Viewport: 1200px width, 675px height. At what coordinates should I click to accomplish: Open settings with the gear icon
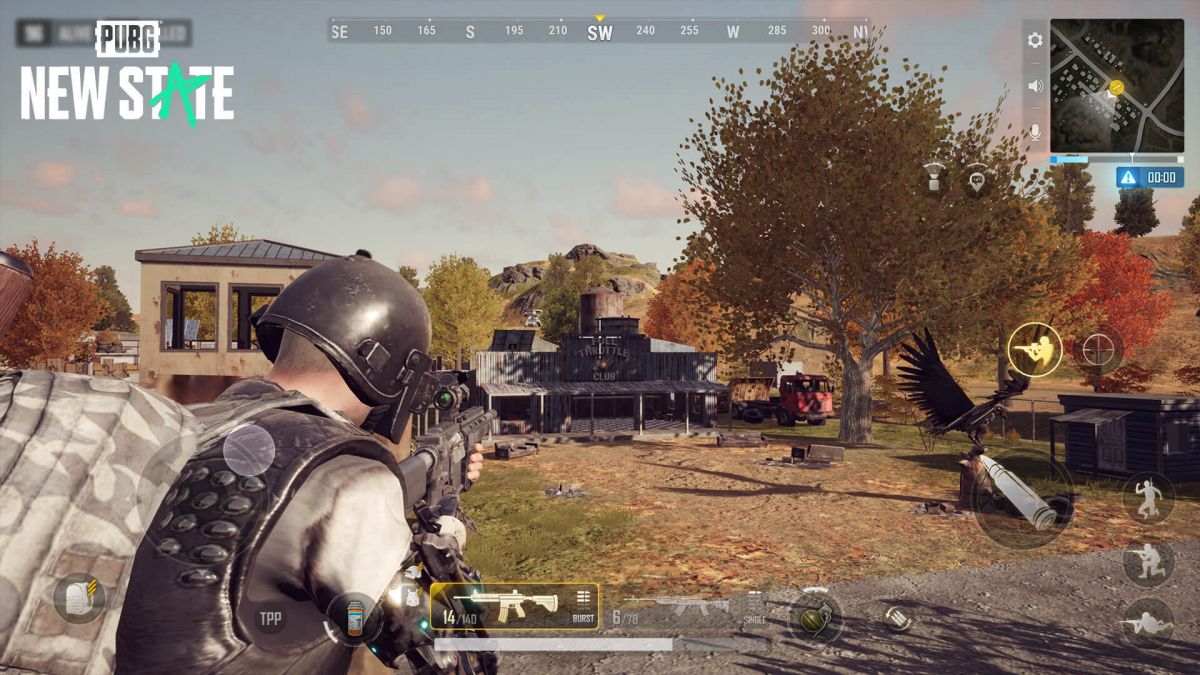click(1035, 41)
